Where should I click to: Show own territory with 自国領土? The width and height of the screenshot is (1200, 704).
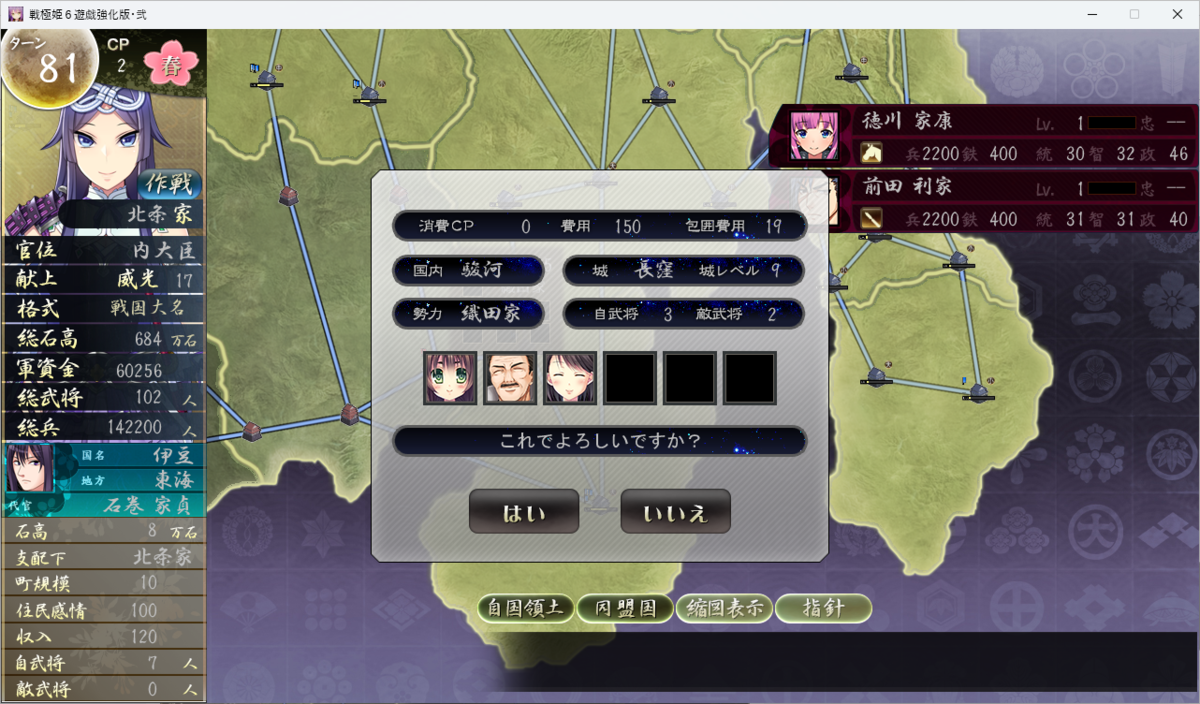coord(526,608)
